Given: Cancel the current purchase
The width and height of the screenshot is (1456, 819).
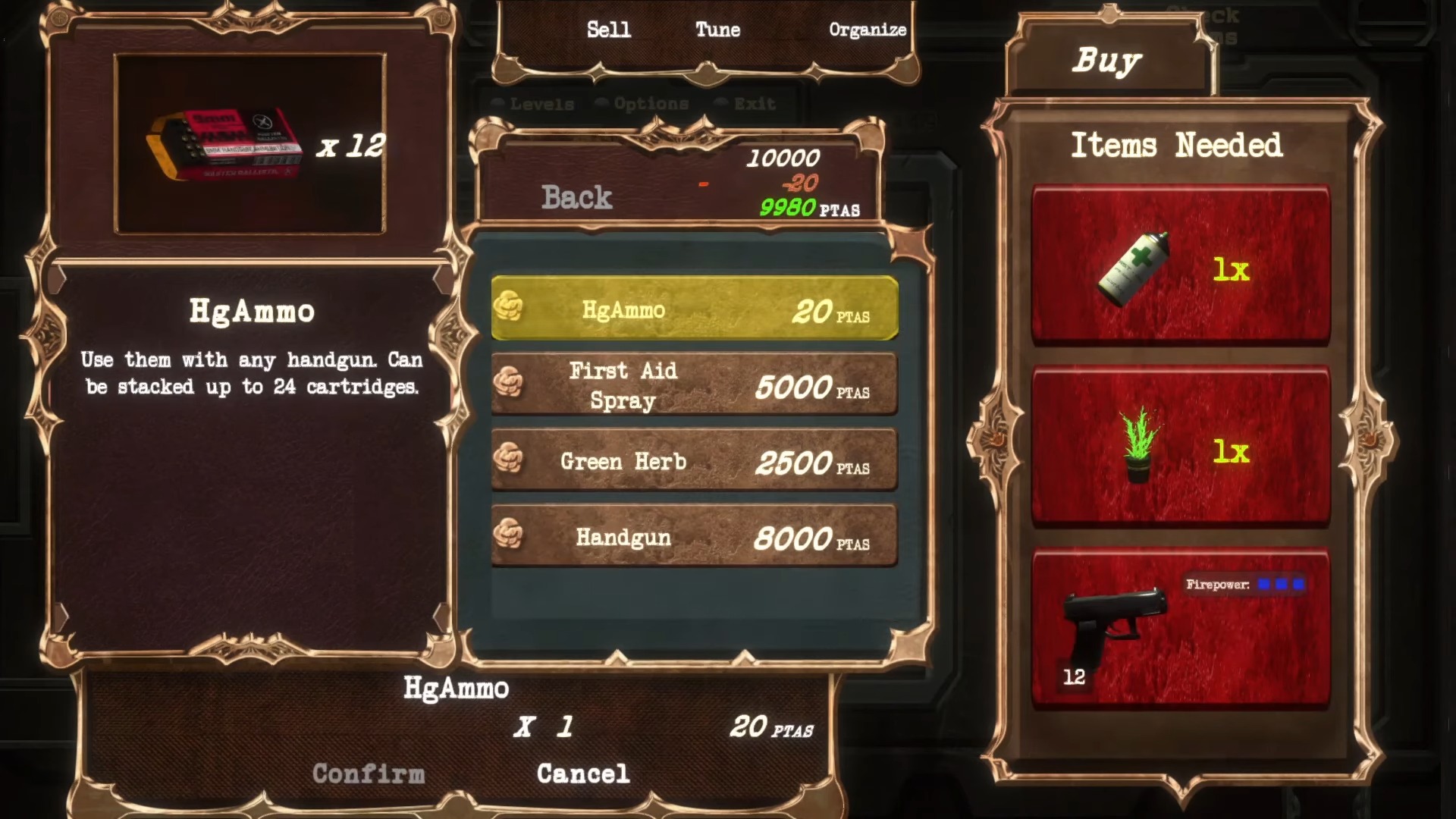Looking at the screenshot, I should tap(583, 773).
